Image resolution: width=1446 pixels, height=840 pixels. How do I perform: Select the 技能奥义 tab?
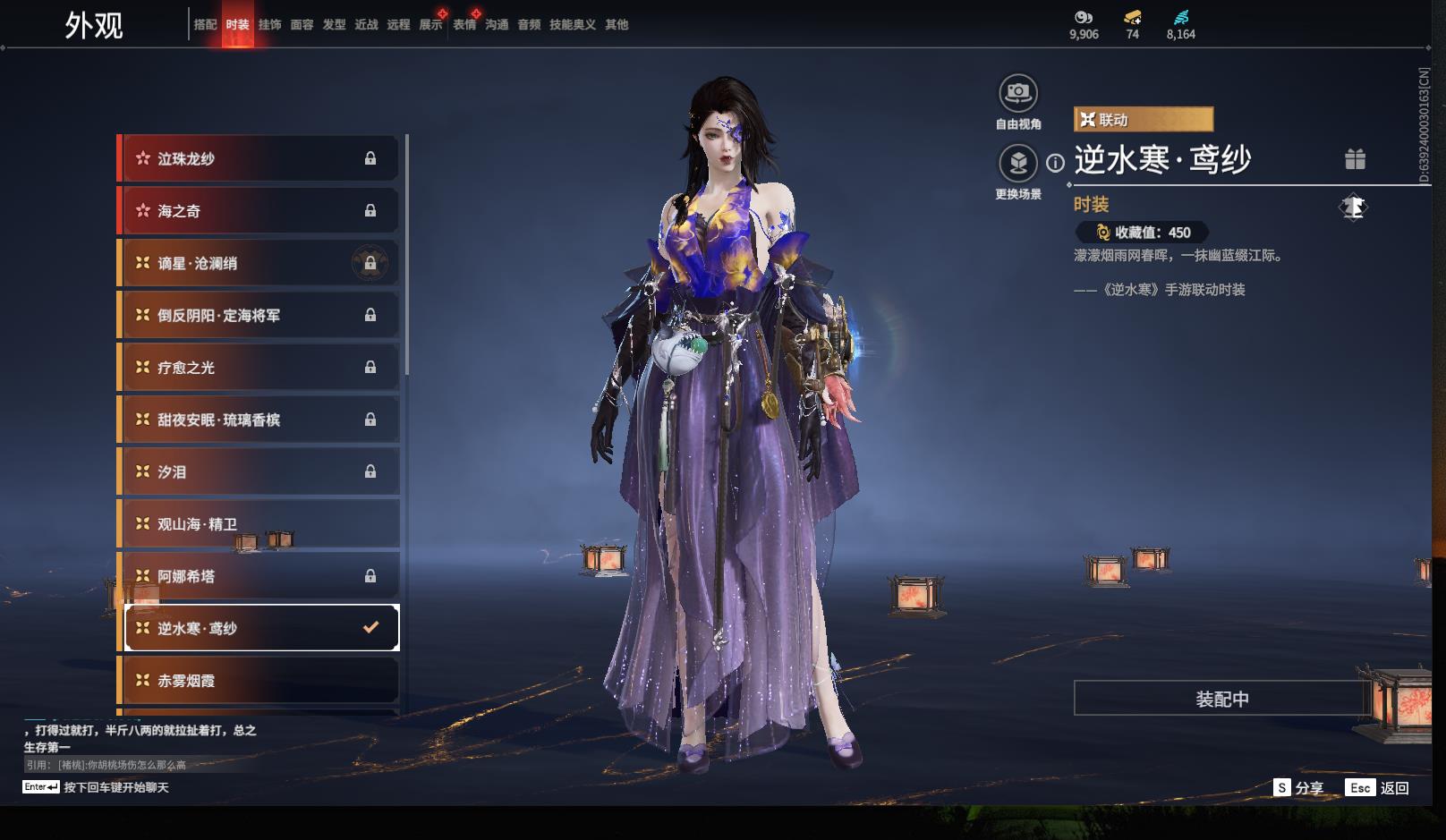tap(572, 25)
